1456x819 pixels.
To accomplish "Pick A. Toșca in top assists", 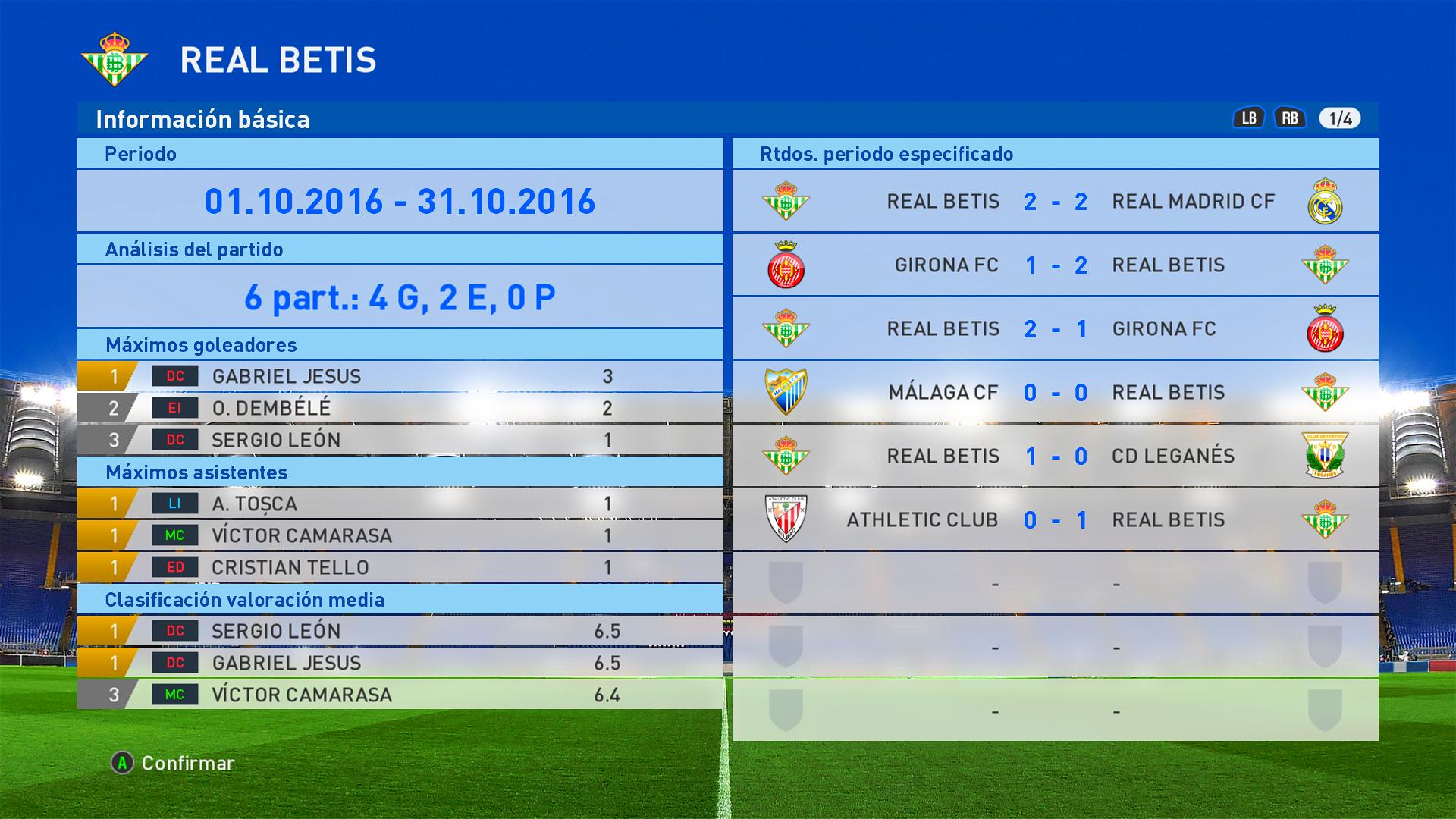I will (400, 504).
